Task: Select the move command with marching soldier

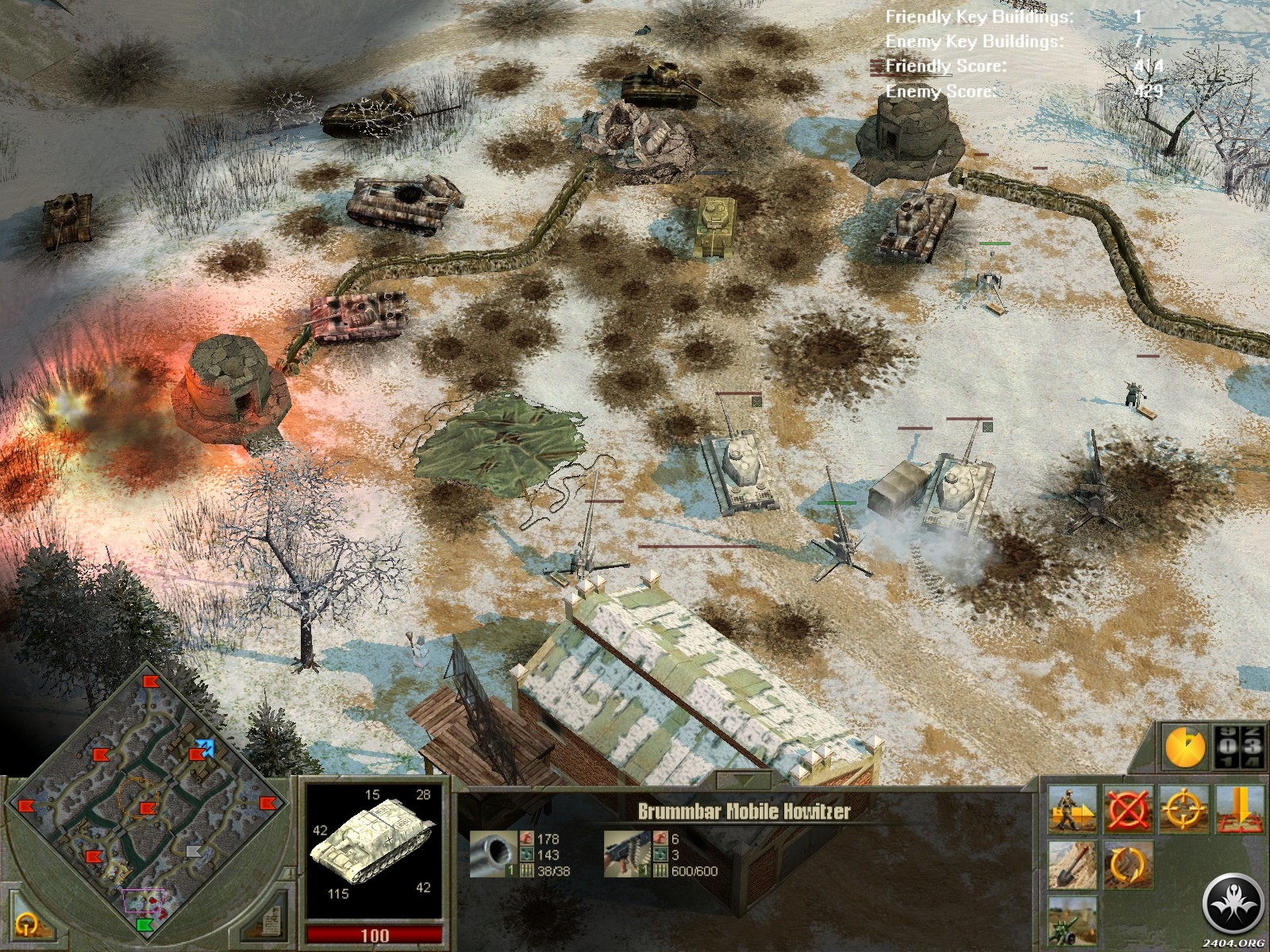Action: 1072,809
